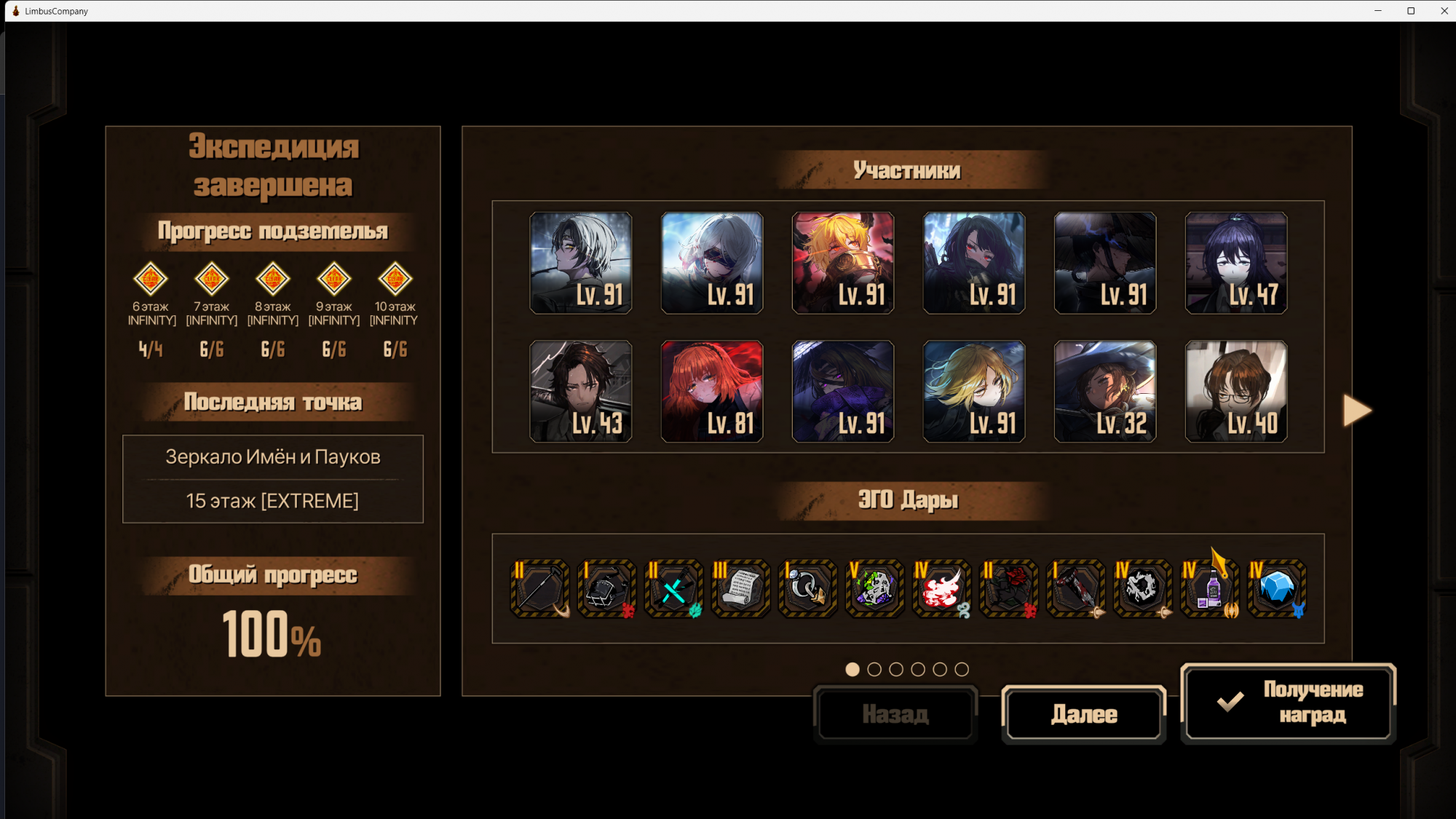Screen dimensions: 1456x819
Task: Select the Lv. 47 purple-haired participant portrait
Action: (x=1235, y=263)
